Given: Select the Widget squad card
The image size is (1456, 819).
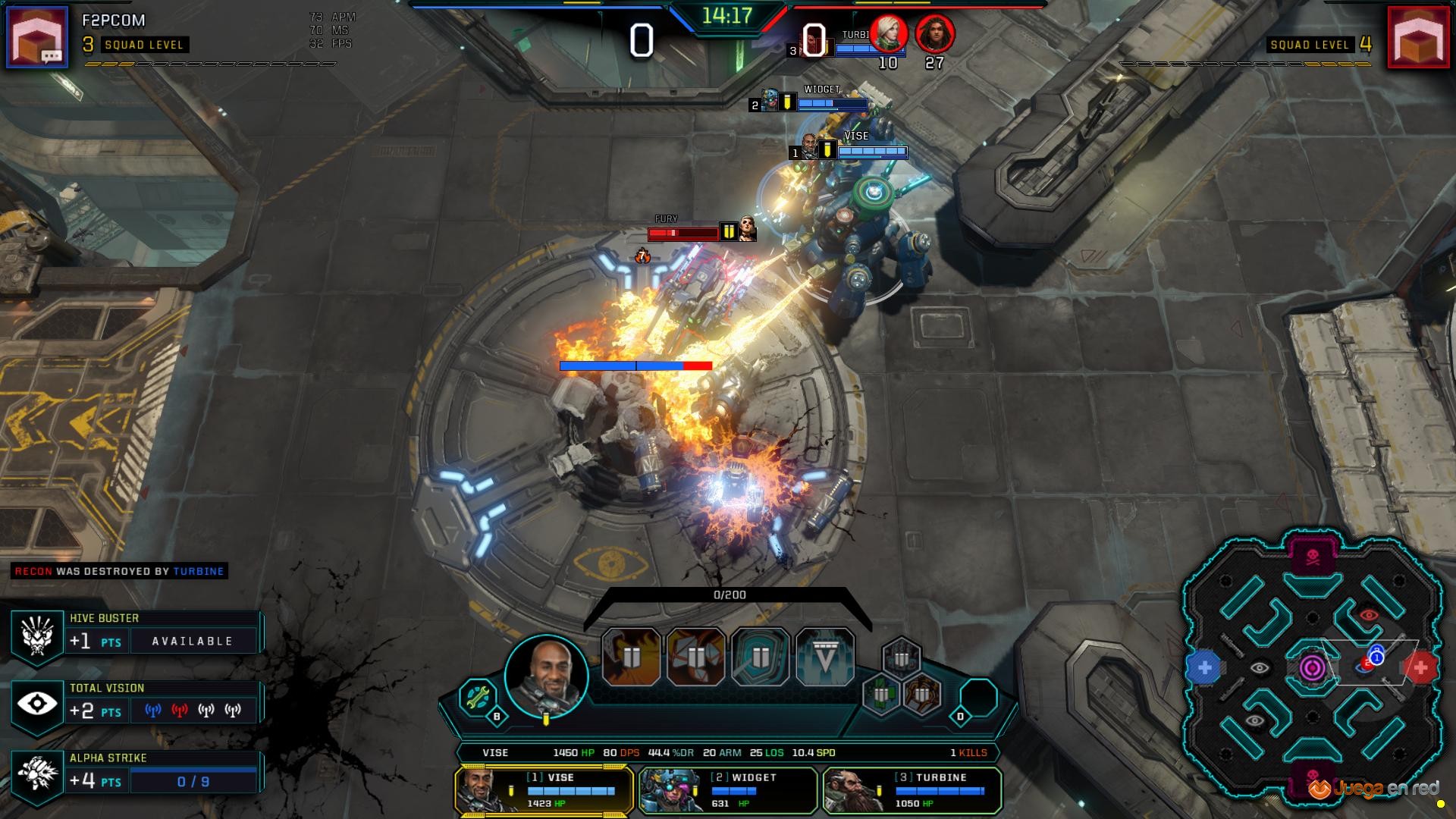Looking at the screenshot, I should point(728,790).
